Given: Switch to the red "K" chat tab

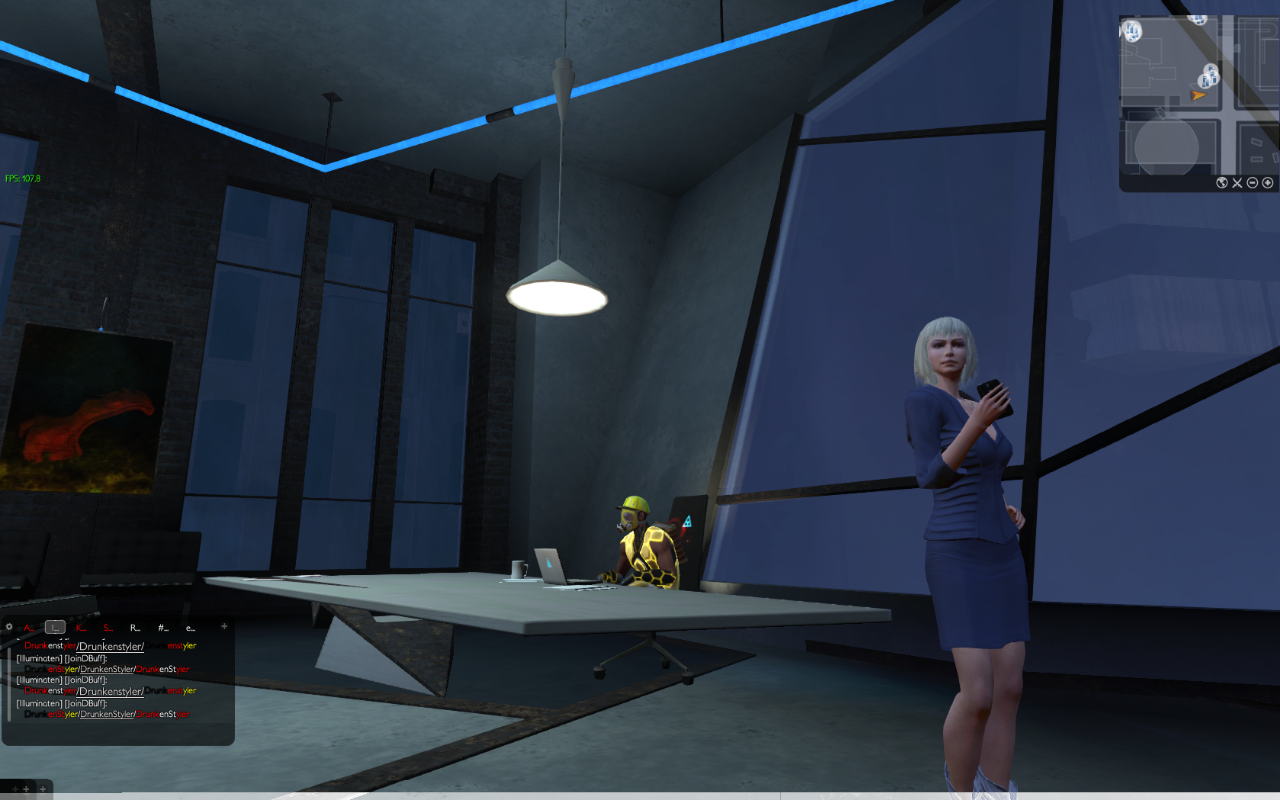Looking at the screenshot, I should point(81,627).
